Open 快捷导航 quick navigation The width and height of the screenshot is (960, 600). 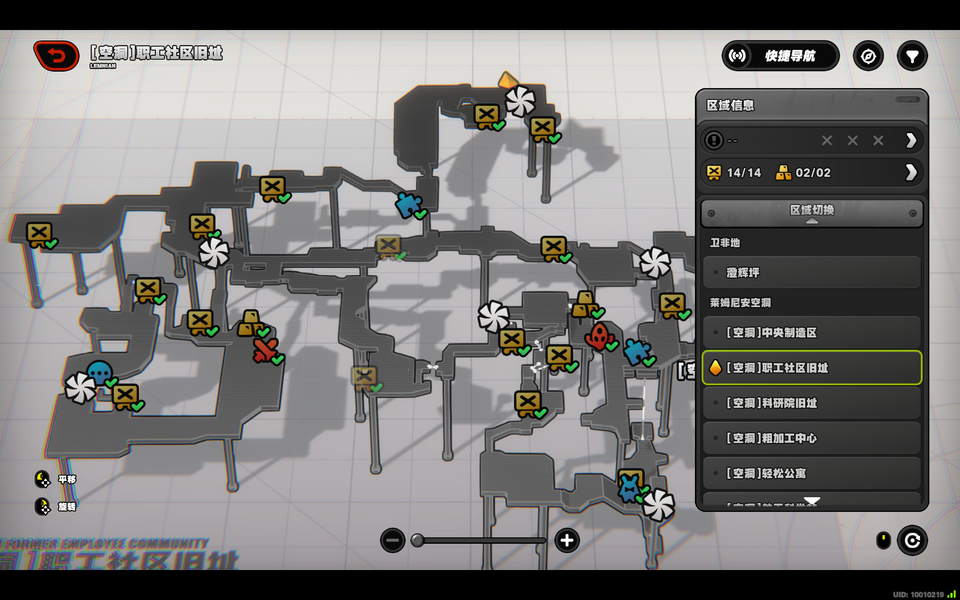tap(781, 56)
